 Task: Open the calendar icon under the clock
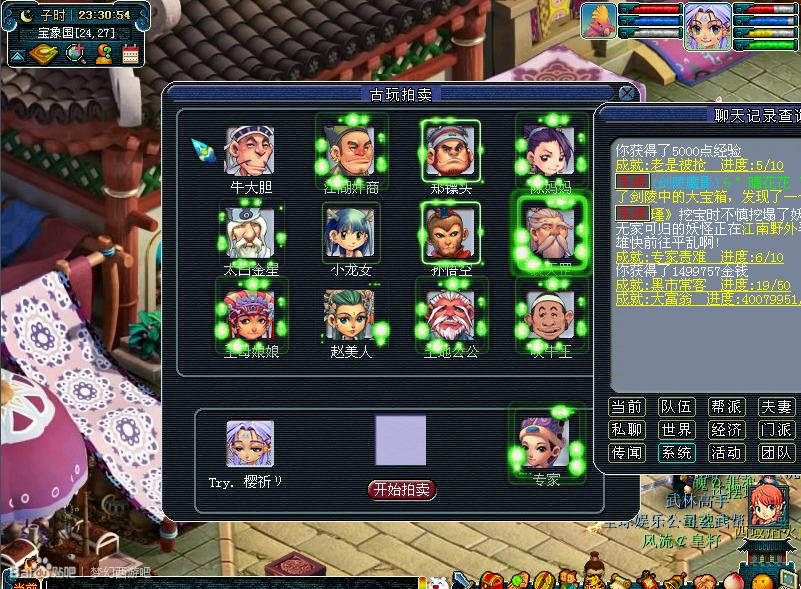[130, 54]
